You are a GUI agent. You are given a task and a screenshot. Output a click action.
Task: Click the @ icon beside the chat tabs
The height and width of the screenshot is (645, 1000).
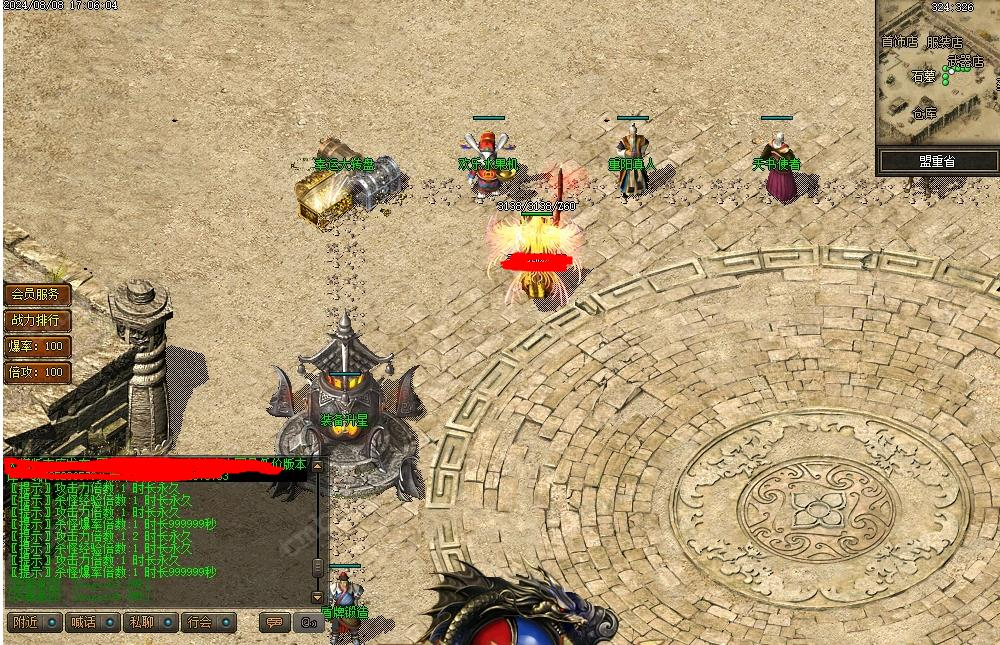pyautogui.click(x=308, y=622)
